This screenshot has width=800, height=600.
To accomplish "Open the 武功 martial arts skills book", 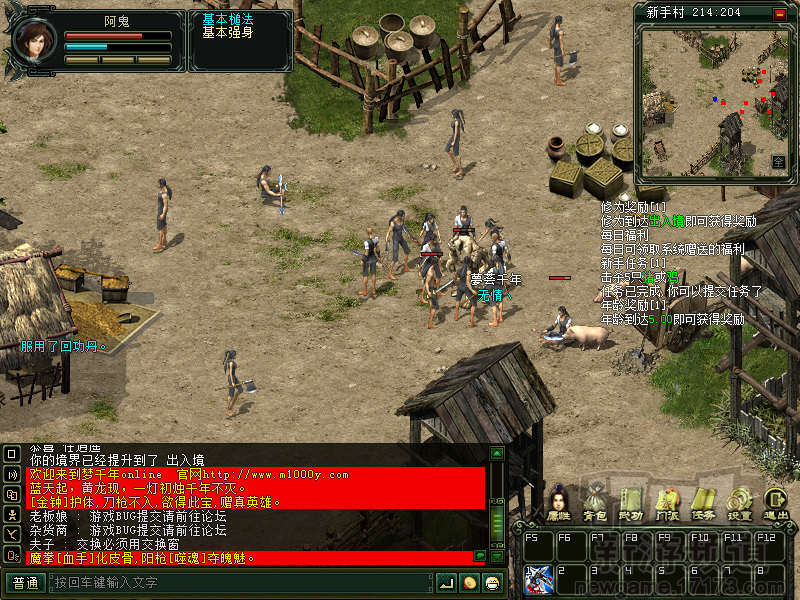I will [x=630, y=502].
